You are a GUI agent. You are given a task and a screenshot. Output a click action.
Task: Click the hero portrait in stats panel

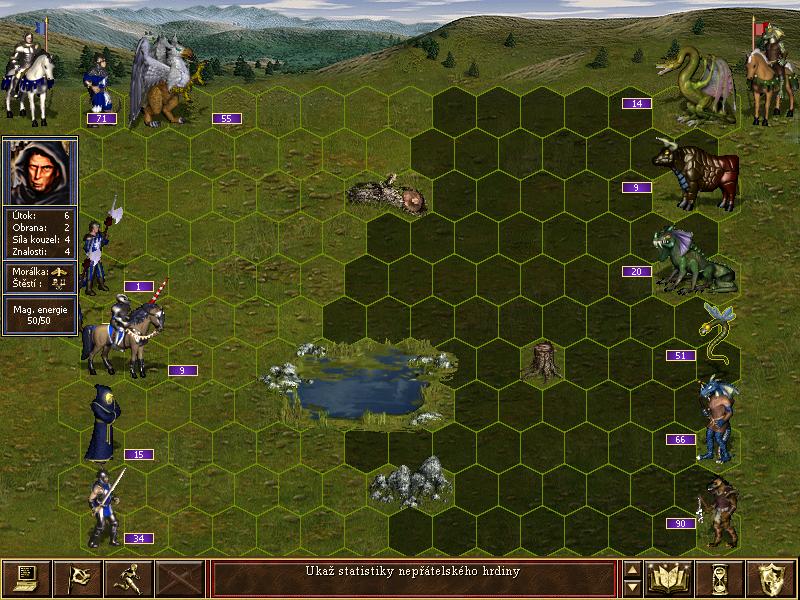coord(40,171)
